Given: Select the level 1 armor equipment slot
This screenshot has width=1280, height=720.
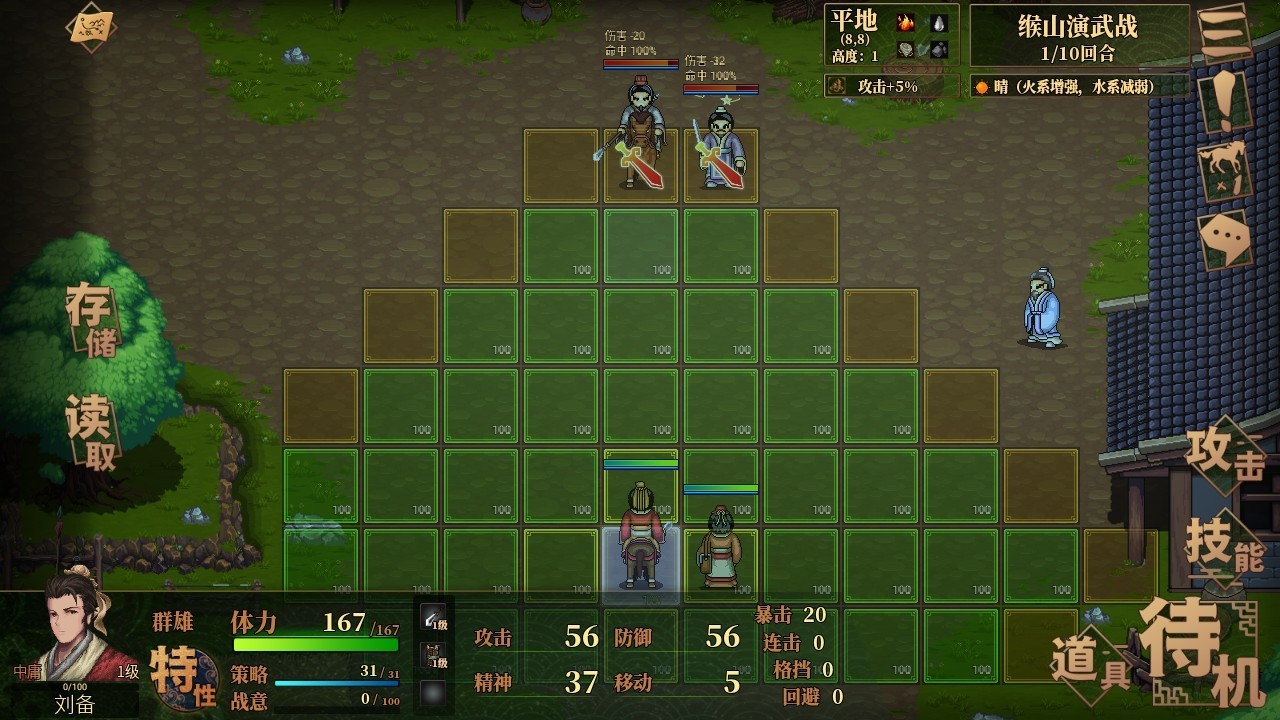Looking at the screenshot, I should [x=434, y=657].
